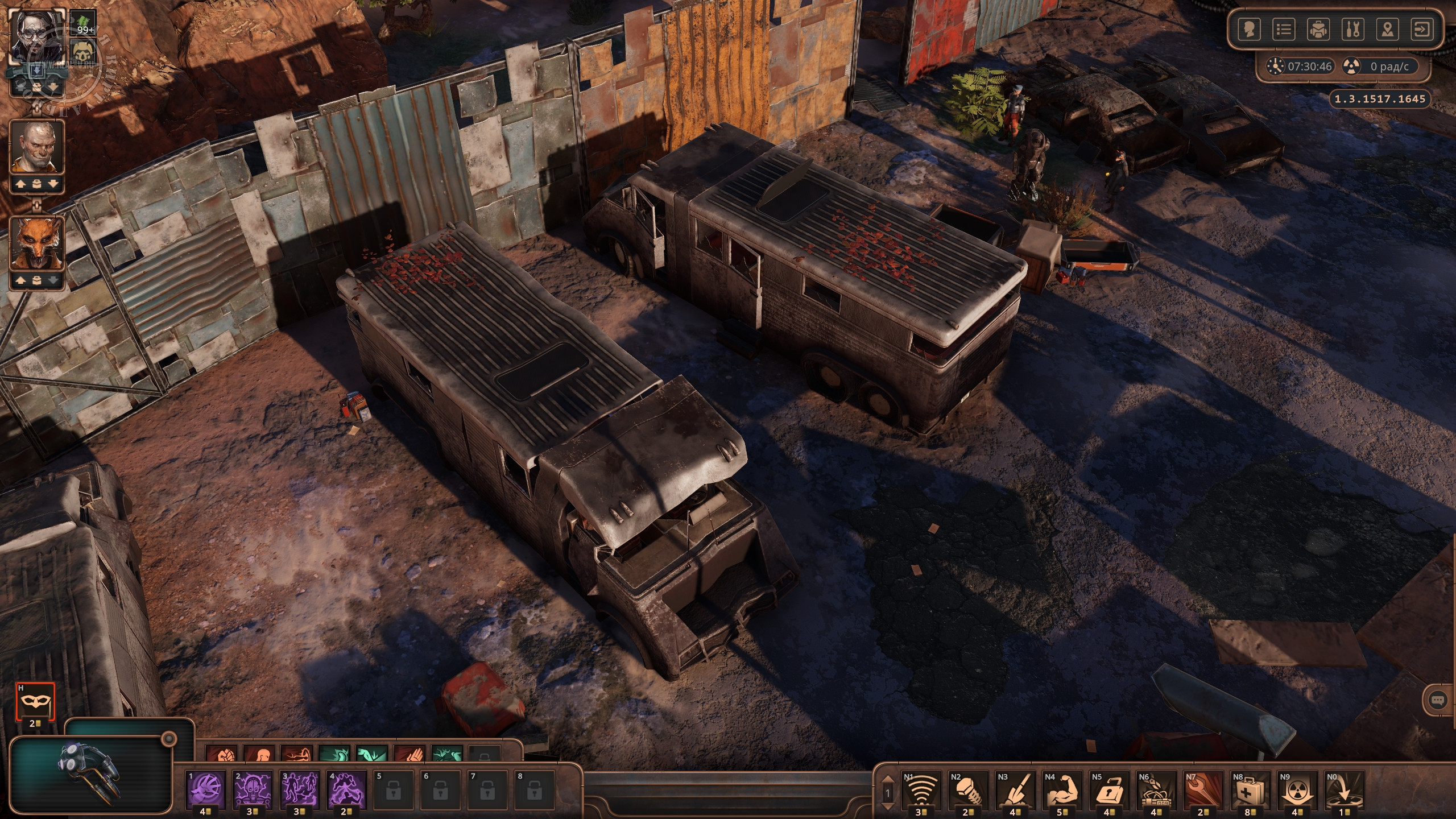This screenshot has height=819, width=1456.
Task: Select the bald companion portrait
Action: click(37, 147)
